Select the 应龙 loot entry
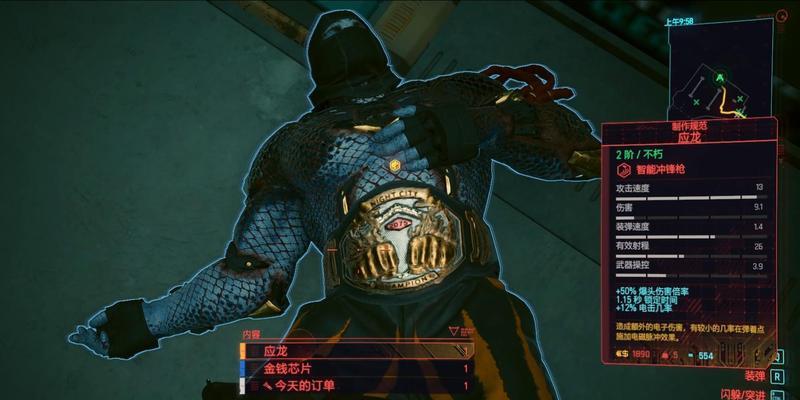The width and height of the screenshot is (800, 400). click(x=355, y=352)
